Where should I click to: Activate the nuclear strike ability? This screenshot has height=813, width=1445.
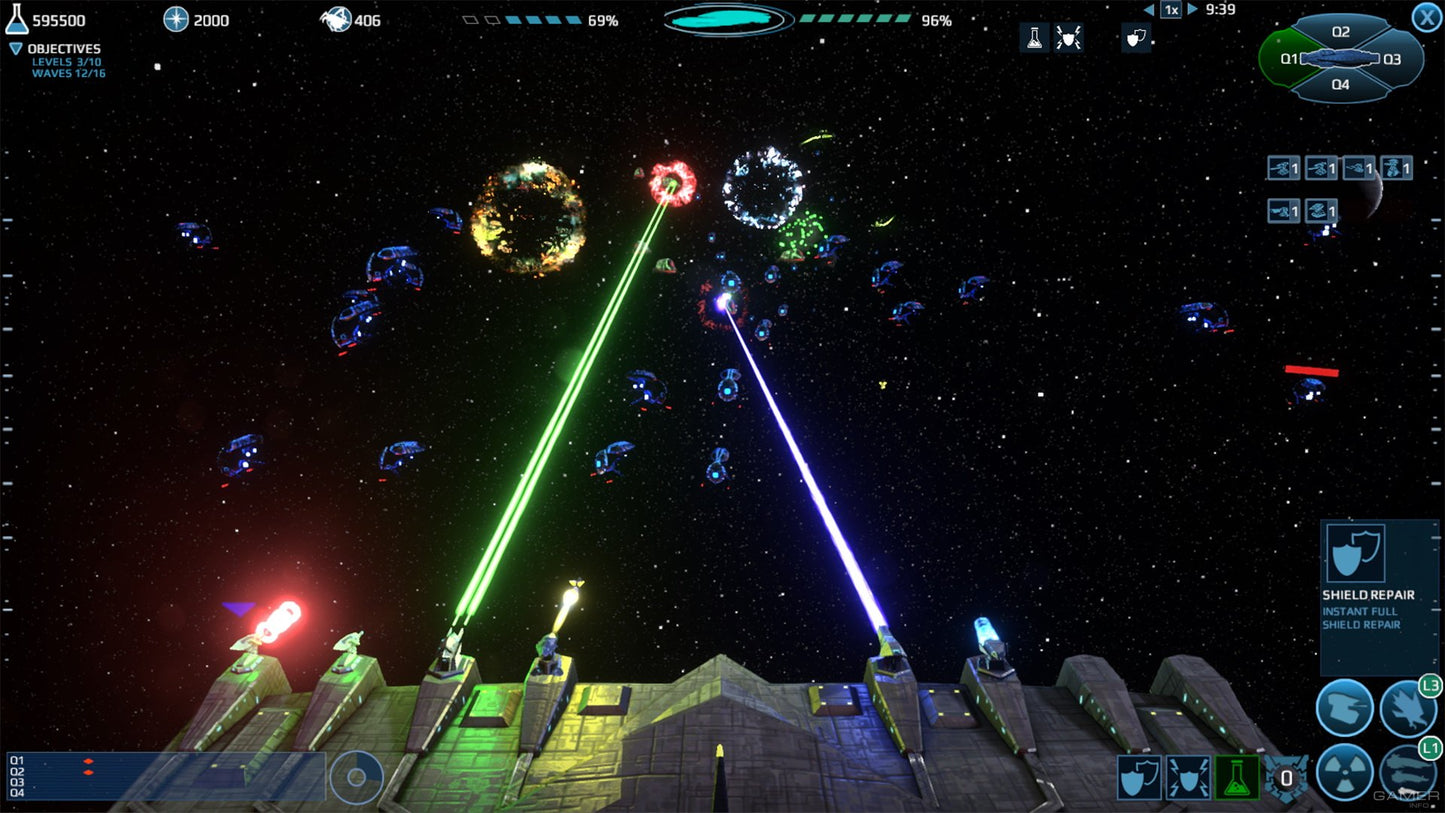1344,771
